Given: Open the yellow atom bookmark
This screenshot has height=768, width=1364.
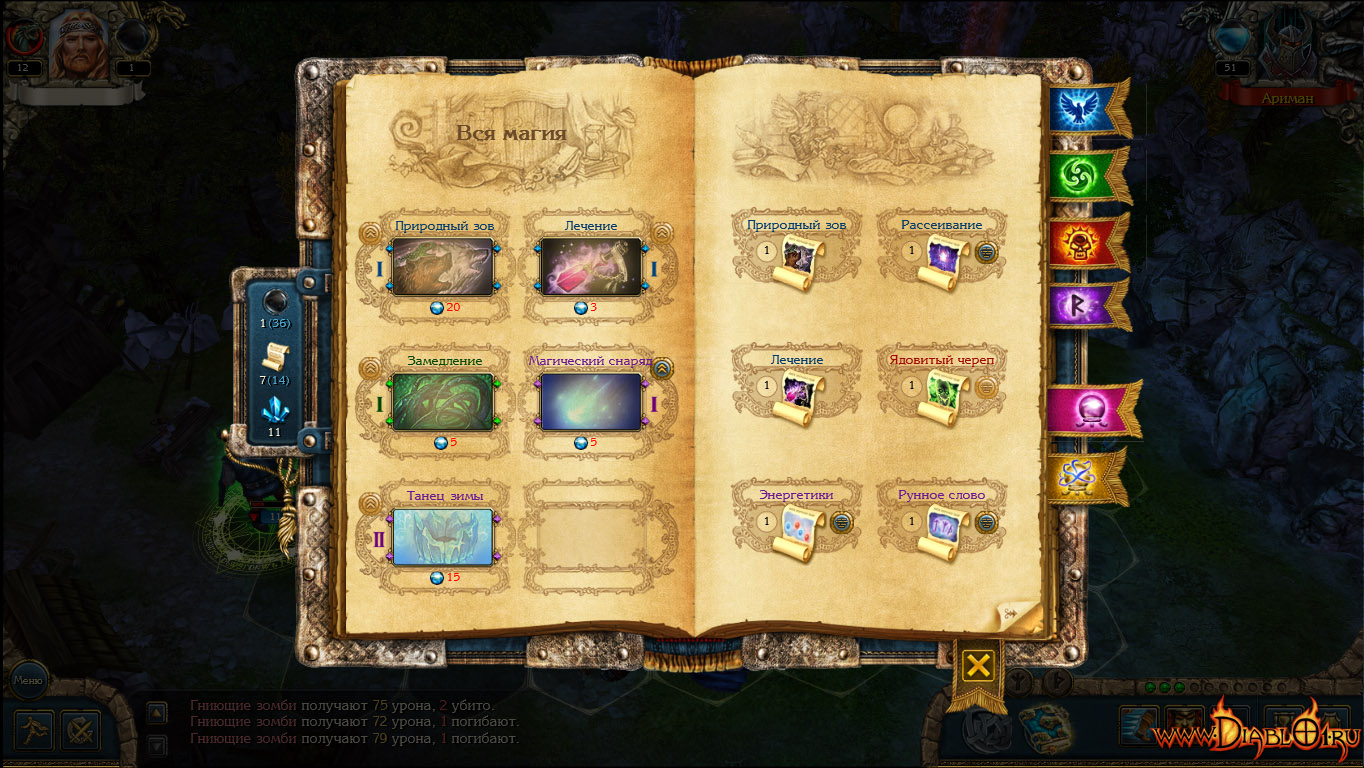Looking at the screenshot, I should [1078, 477].
